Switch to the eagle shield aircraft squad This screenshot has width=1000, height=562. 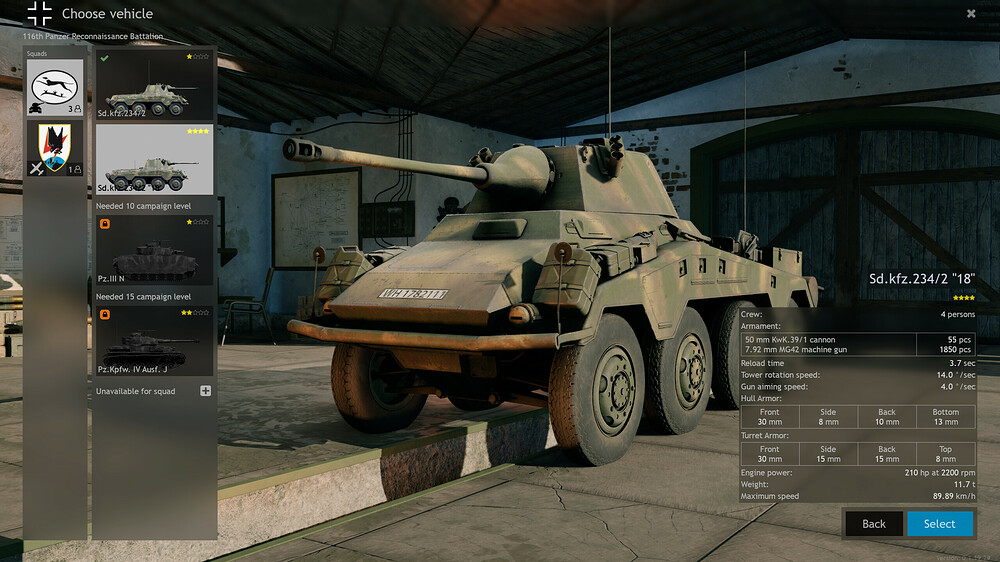[55, 149]
